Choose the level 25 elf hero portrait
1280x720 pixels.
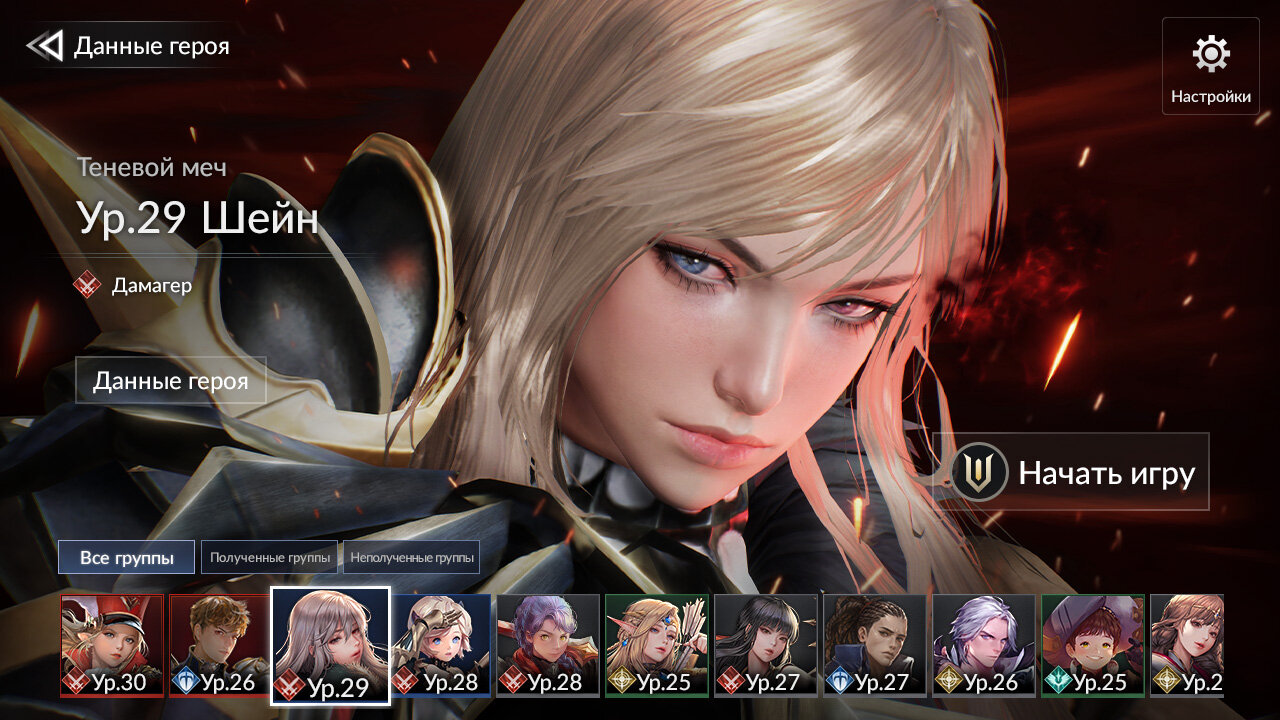[x=657, y=644]
